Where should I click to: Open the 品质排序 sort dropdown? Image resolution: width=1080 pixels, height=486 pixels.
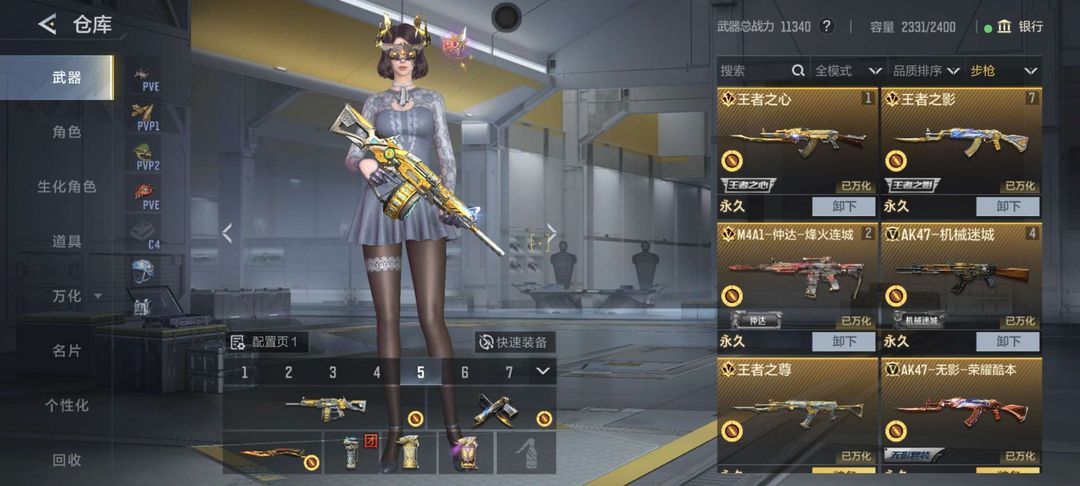(923, 71)
